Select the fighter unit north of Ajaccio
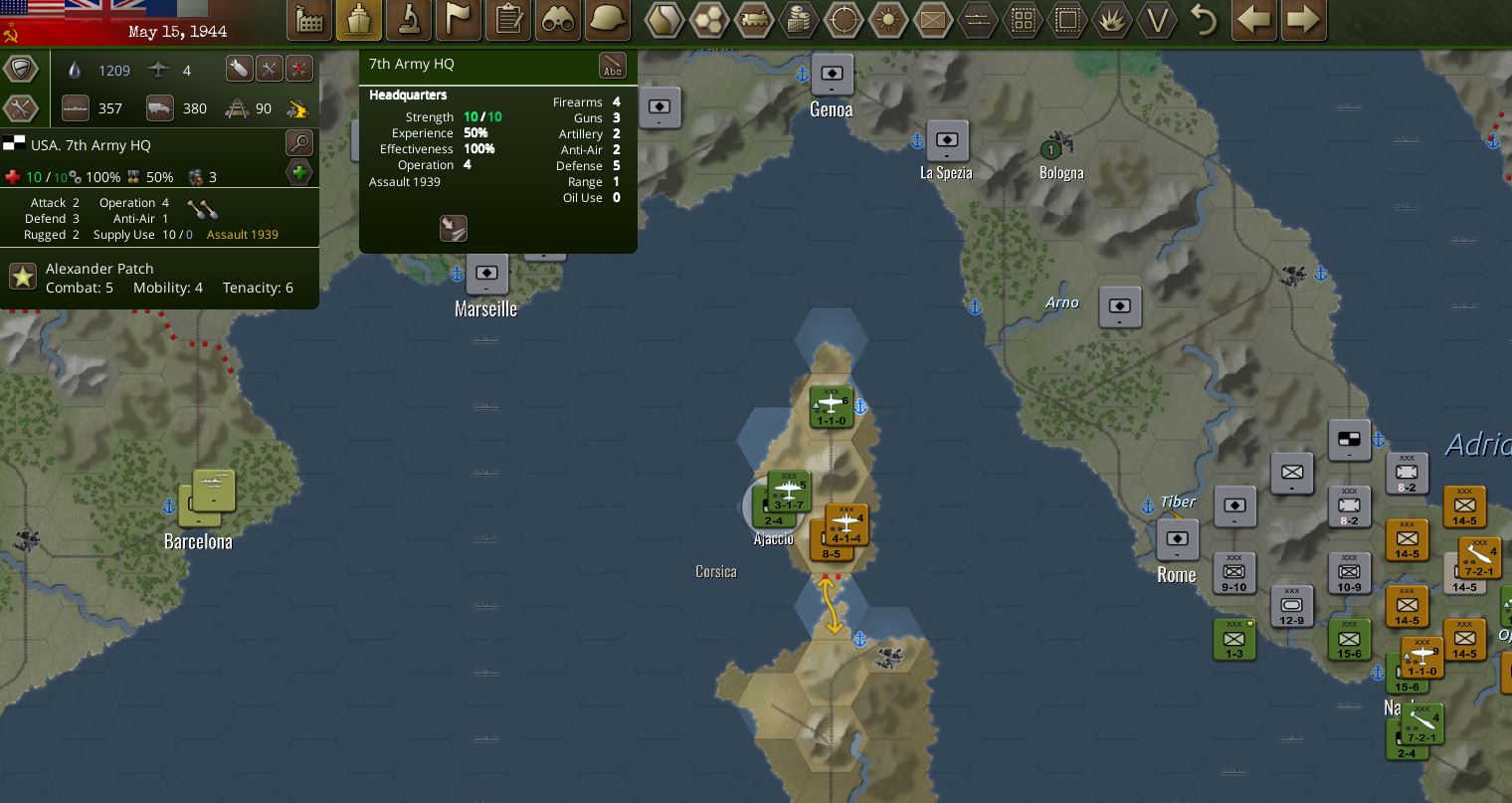1512x803 pixels. pyautogui.click(x=831, y=407)
